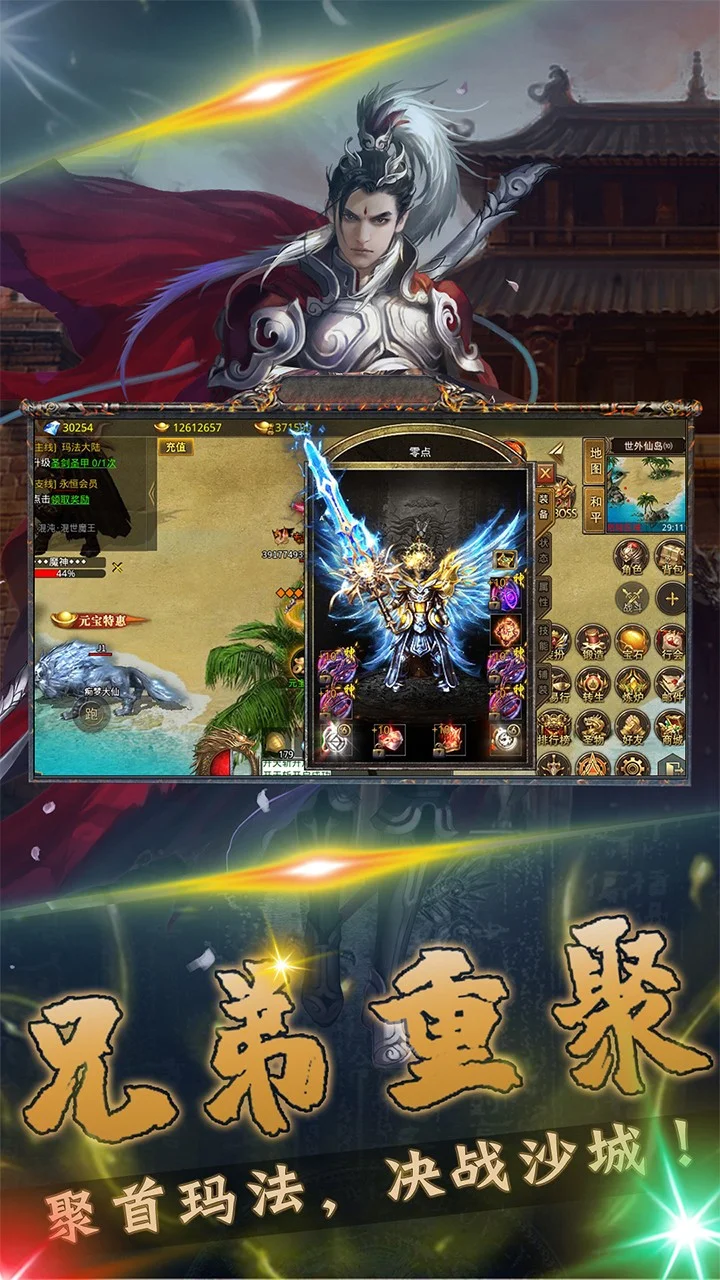Open the 属性 attributes tab
The width and height of the screenshot is (720, 1280).
544,598
